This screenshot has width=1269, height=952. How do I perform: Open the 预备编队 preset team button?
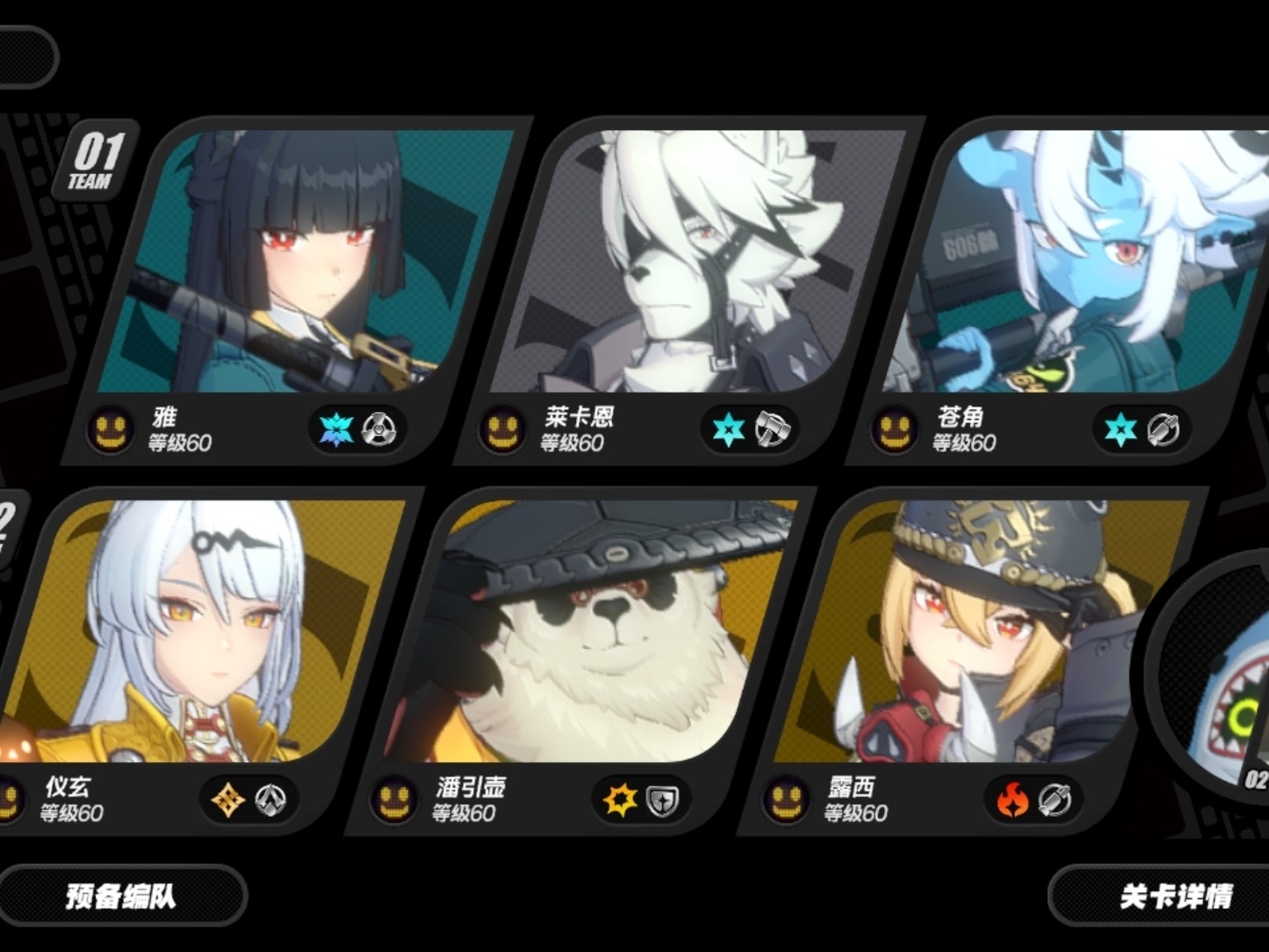121,896
